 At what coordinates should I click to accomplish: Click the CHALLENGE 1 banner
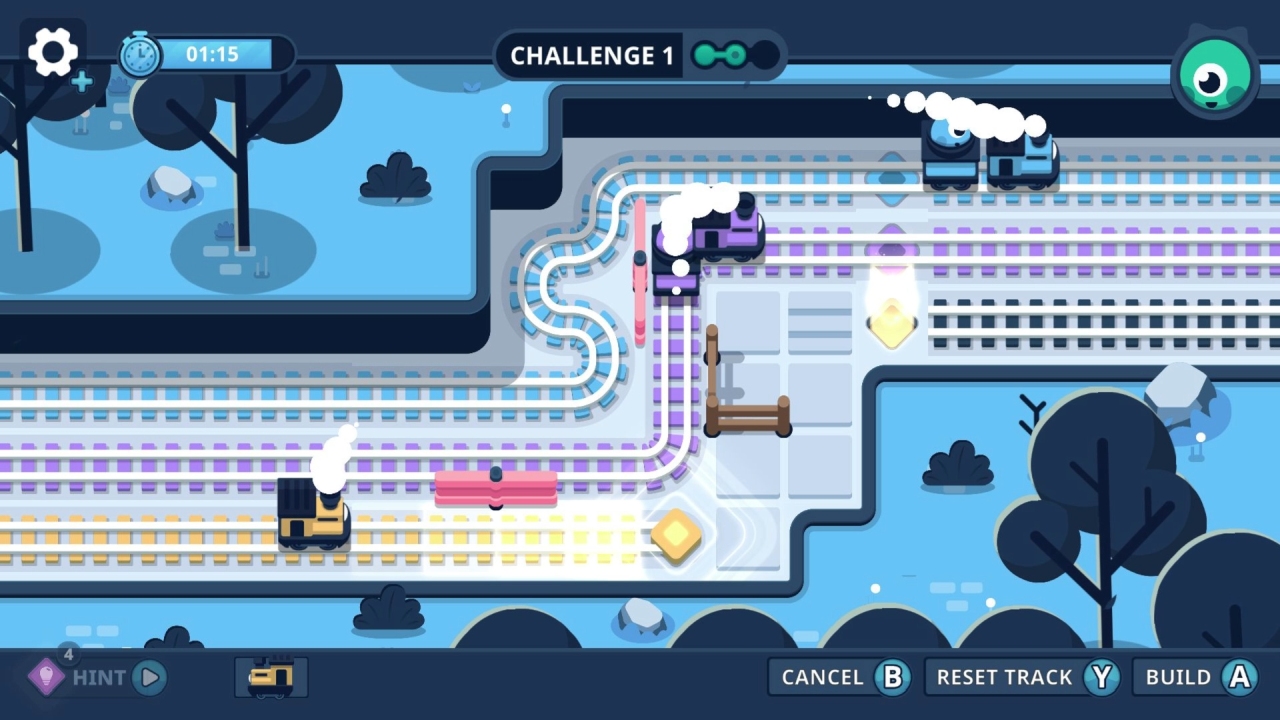pyautogui.click(x=590, y=56)
